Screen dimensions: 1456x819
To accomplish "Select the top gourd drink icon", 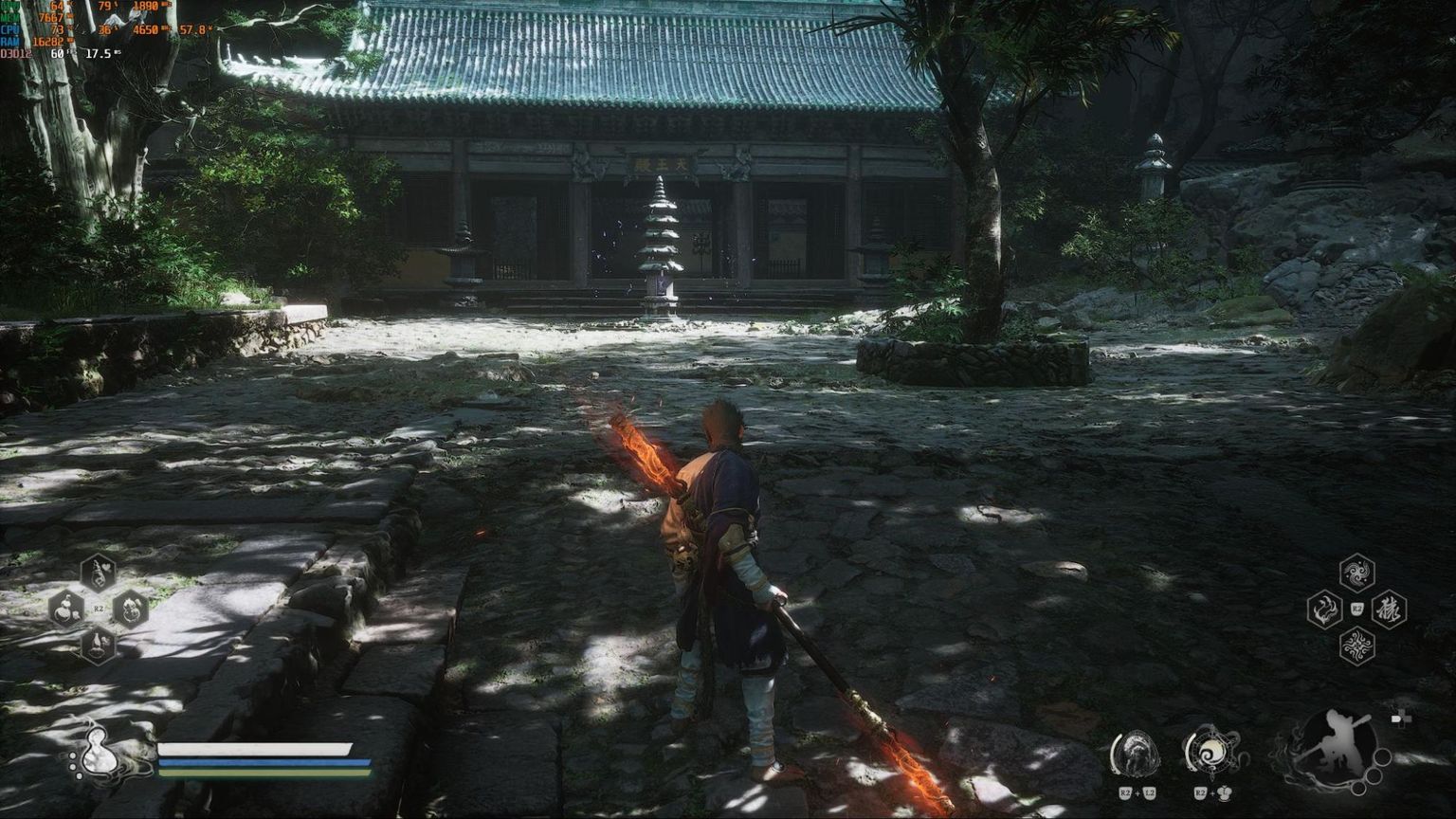I will (99, 572).
